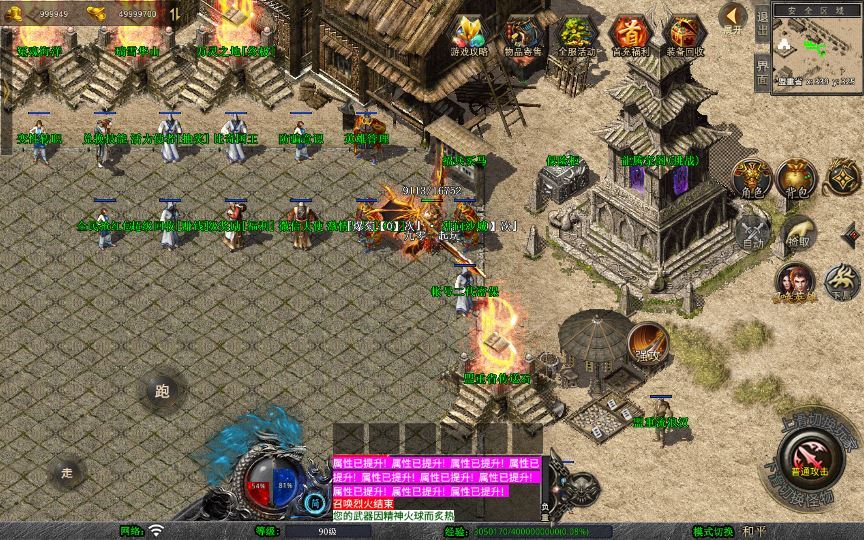
Task: Open the 物品寄售 item consignment shop
Action: pos(523,36)
